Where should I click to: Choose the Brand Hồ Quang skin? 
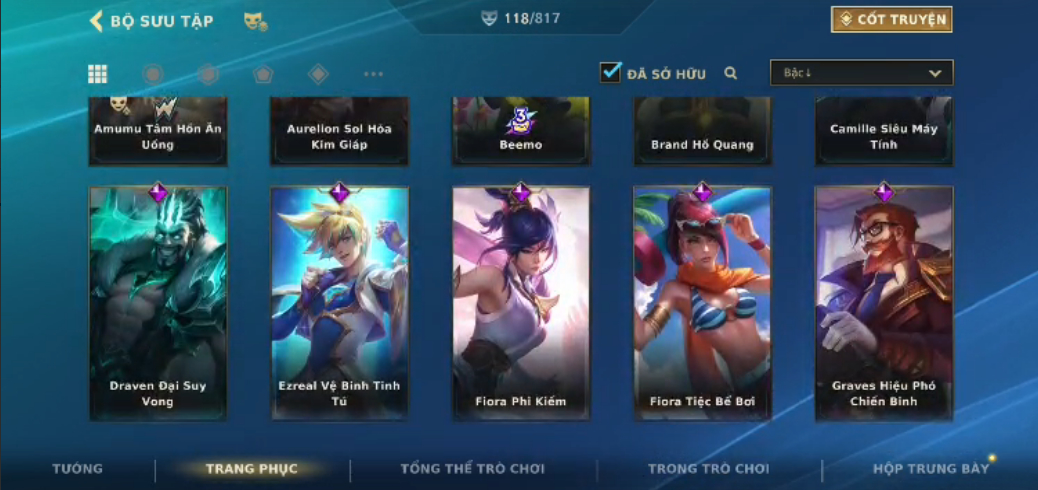(702, 132)
